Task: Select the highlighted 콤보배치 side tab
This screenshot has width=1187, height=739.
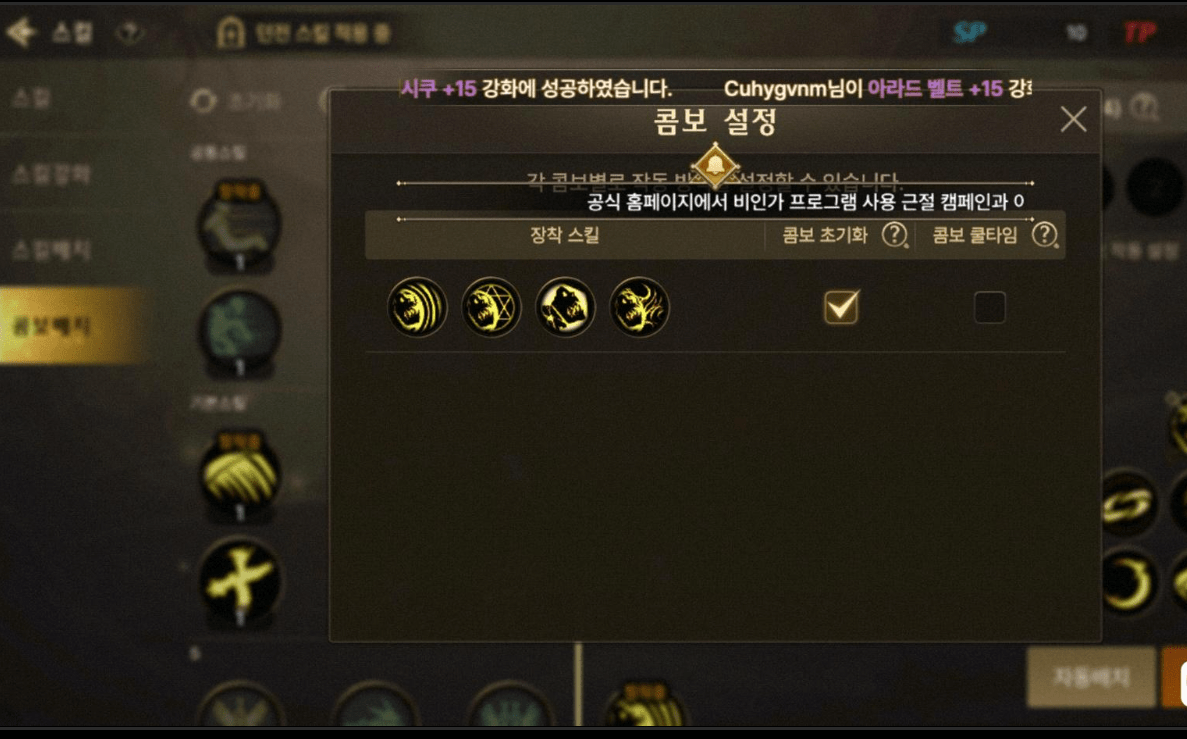Action: coord(62,326)
